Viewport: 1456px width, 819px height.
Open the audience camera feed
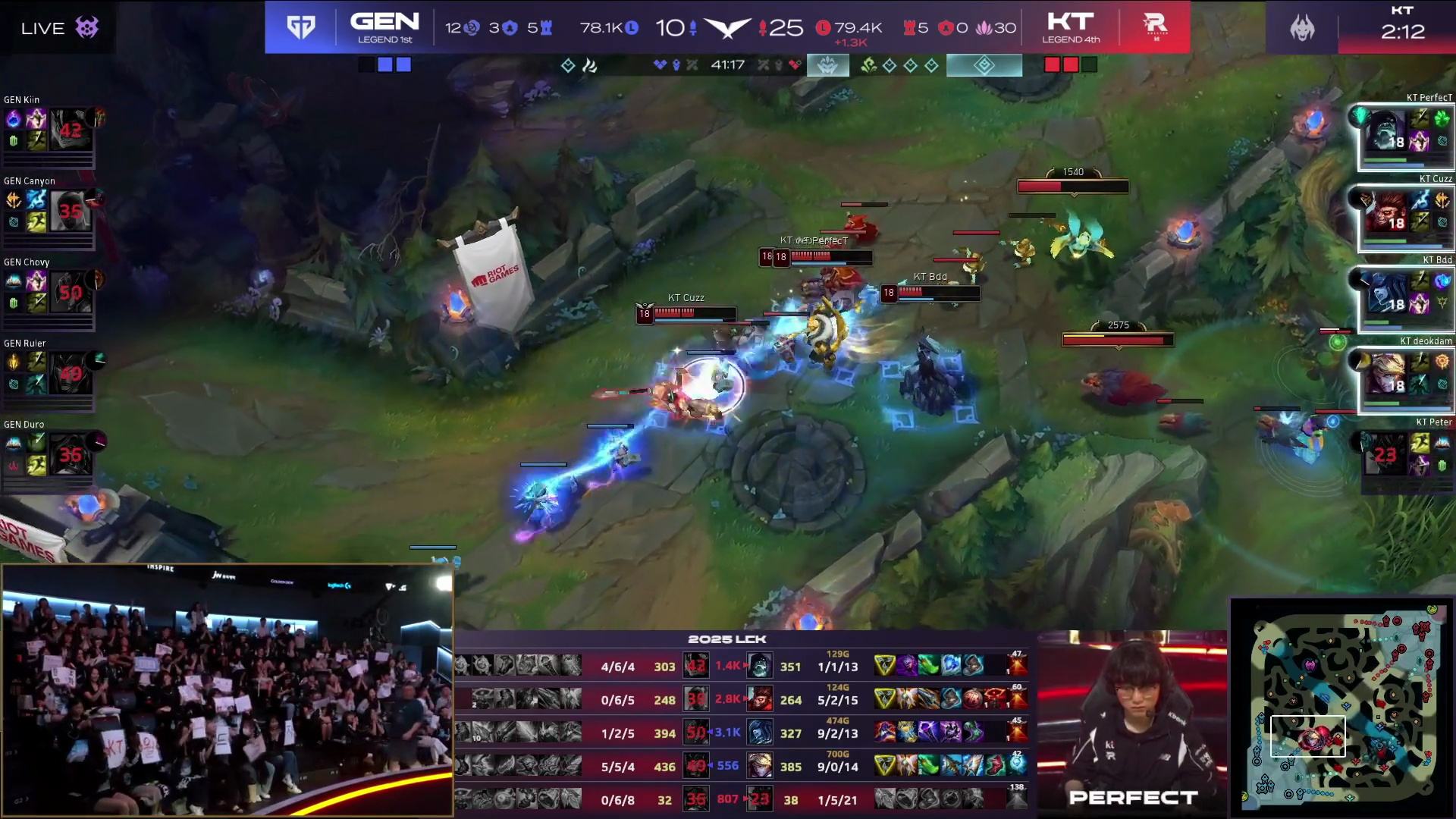click(227, 690)
